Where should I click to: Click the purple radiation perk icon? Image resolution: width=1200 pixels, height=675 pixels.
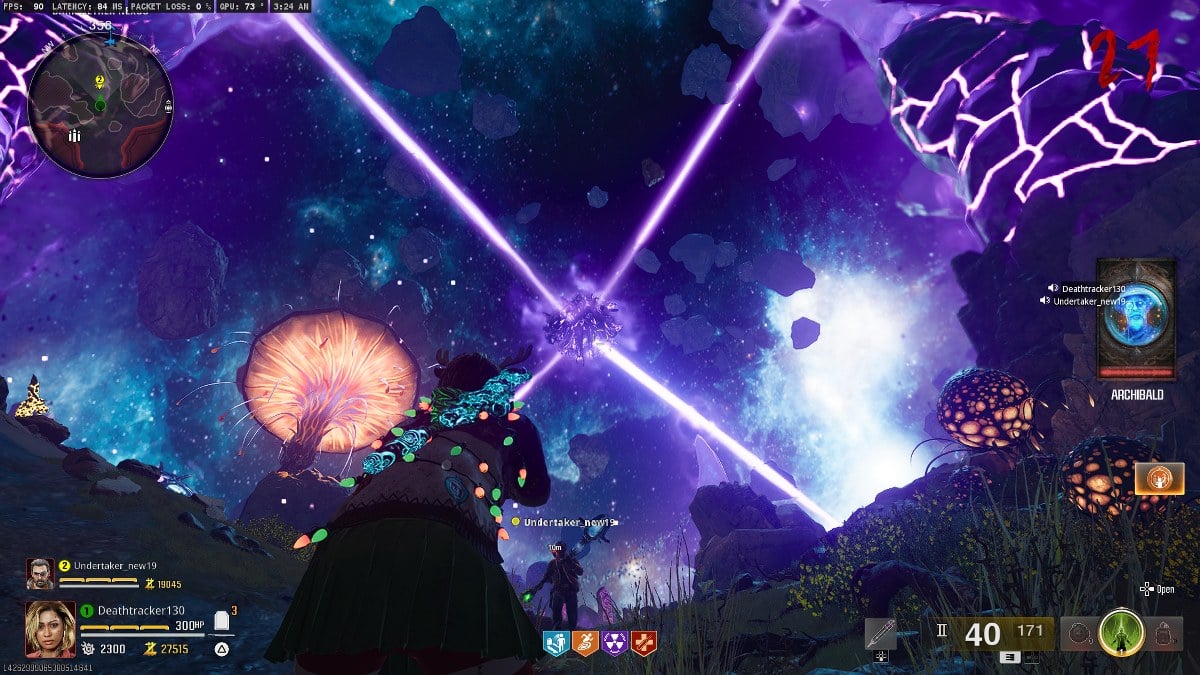pos(615,643)
